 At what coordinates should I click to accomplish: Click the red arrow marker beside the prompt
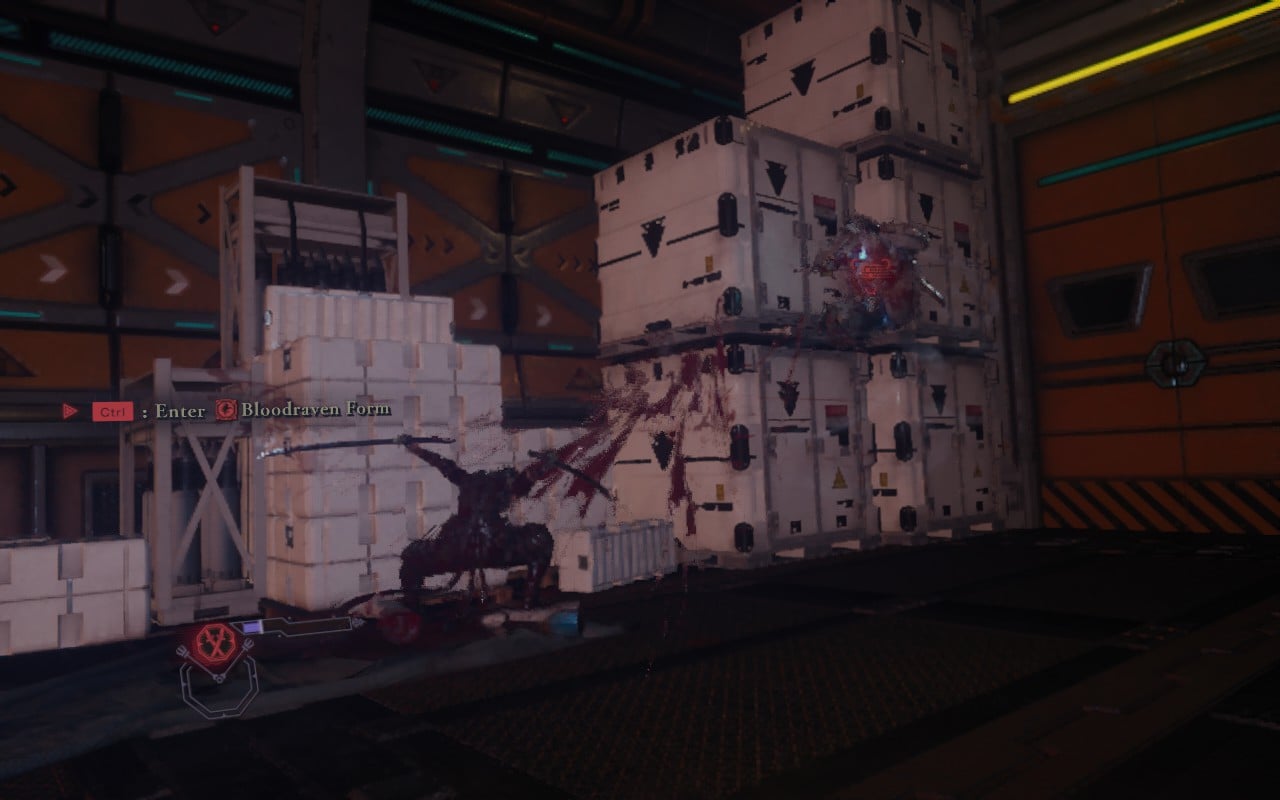click(x=69, y=410)
